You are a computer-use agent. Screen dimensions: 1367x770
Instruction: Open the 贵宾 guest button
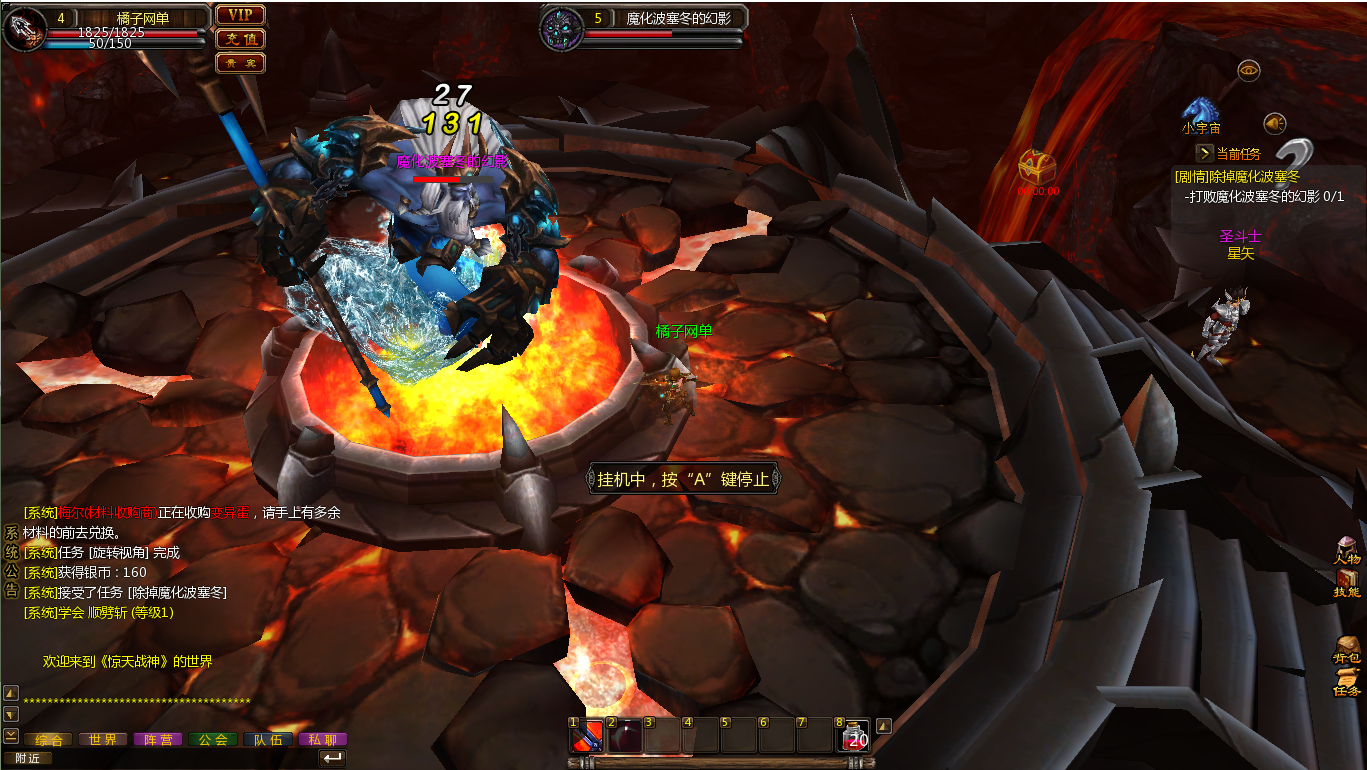240,63
